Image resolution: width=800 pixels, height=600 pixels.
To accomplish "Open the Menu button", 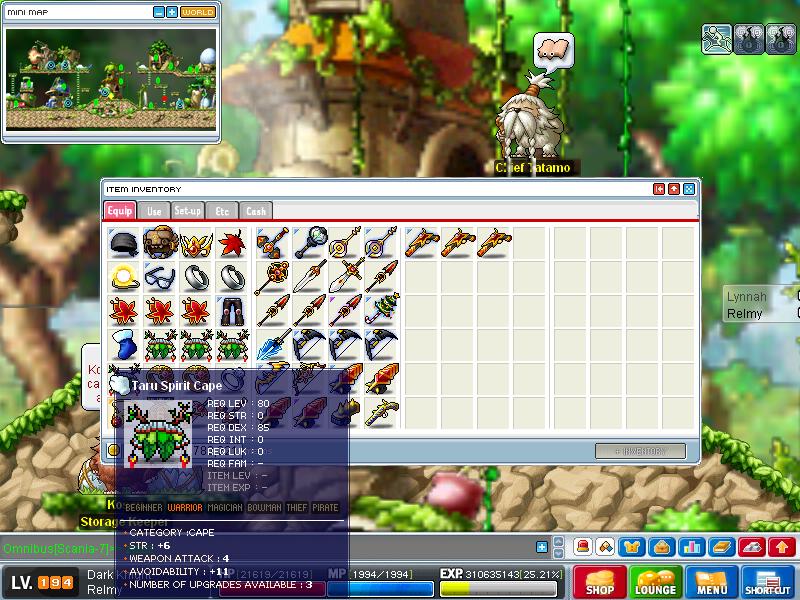I will pyautogui.click(x=712, y=583).
